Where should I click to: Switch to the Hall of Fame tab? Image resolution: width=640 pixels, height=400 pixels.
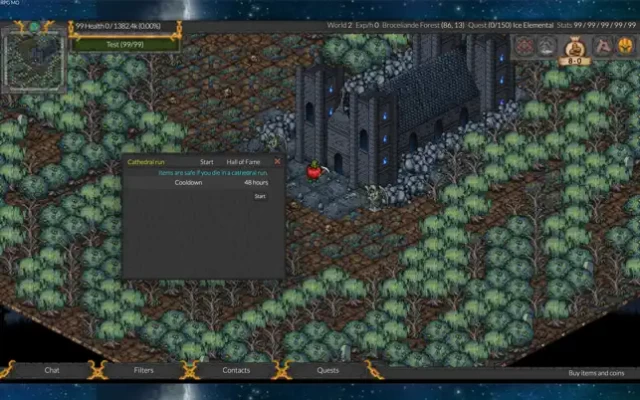(x=243, y=161)
